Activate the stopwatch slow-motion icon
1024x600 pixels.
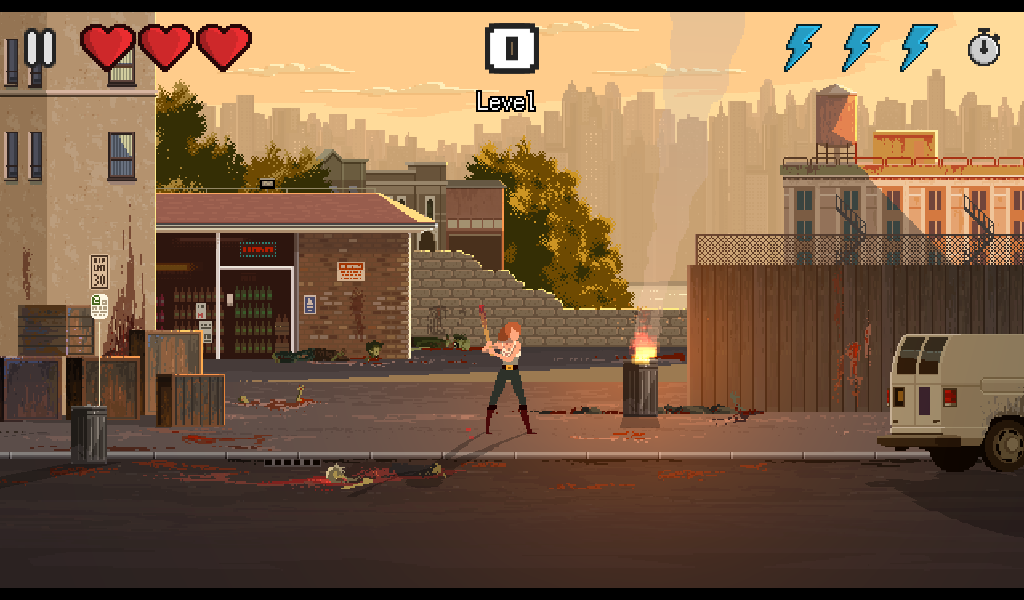pos(984,47)
